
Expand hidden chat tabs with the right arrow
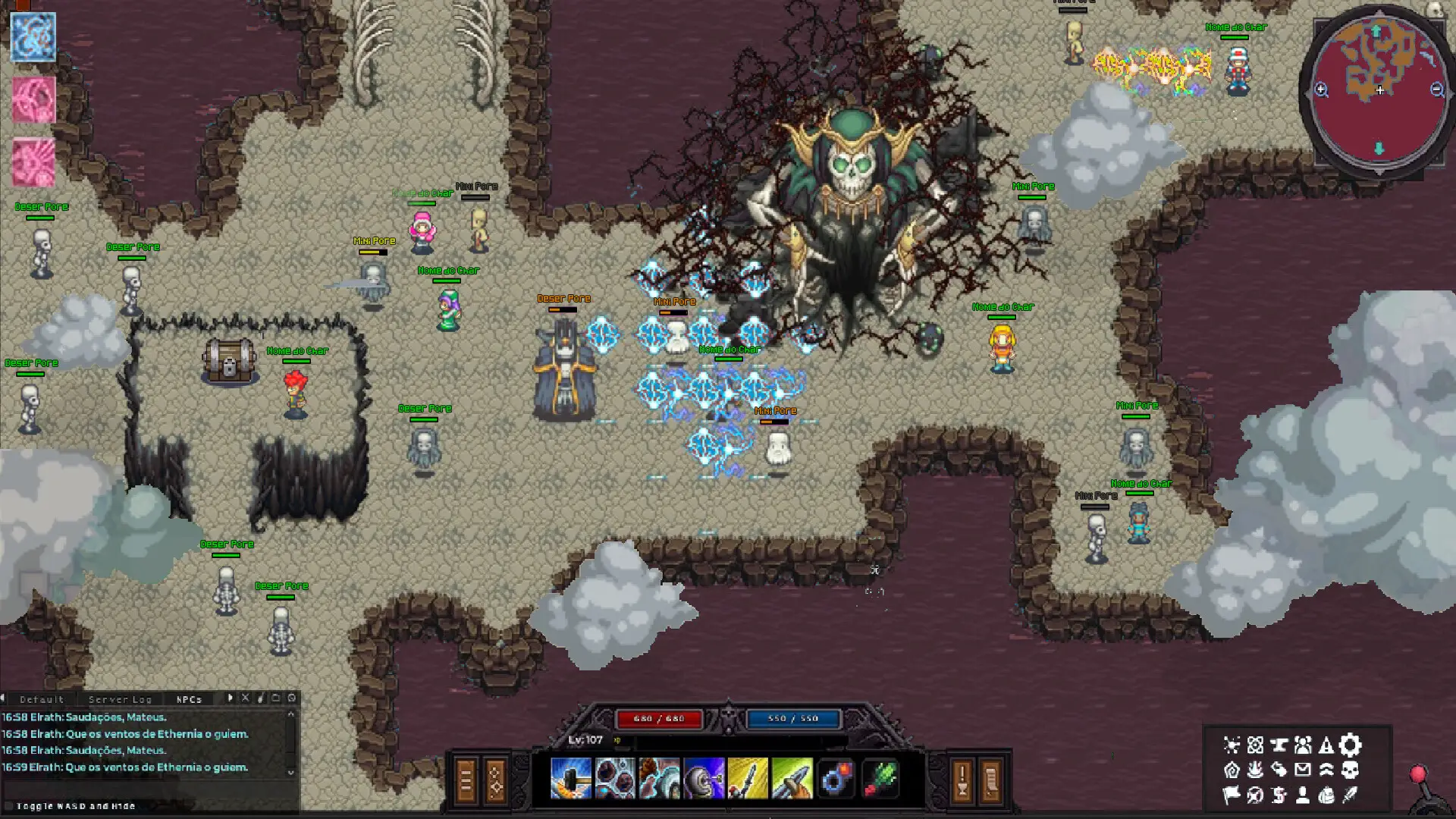[231, 698]
